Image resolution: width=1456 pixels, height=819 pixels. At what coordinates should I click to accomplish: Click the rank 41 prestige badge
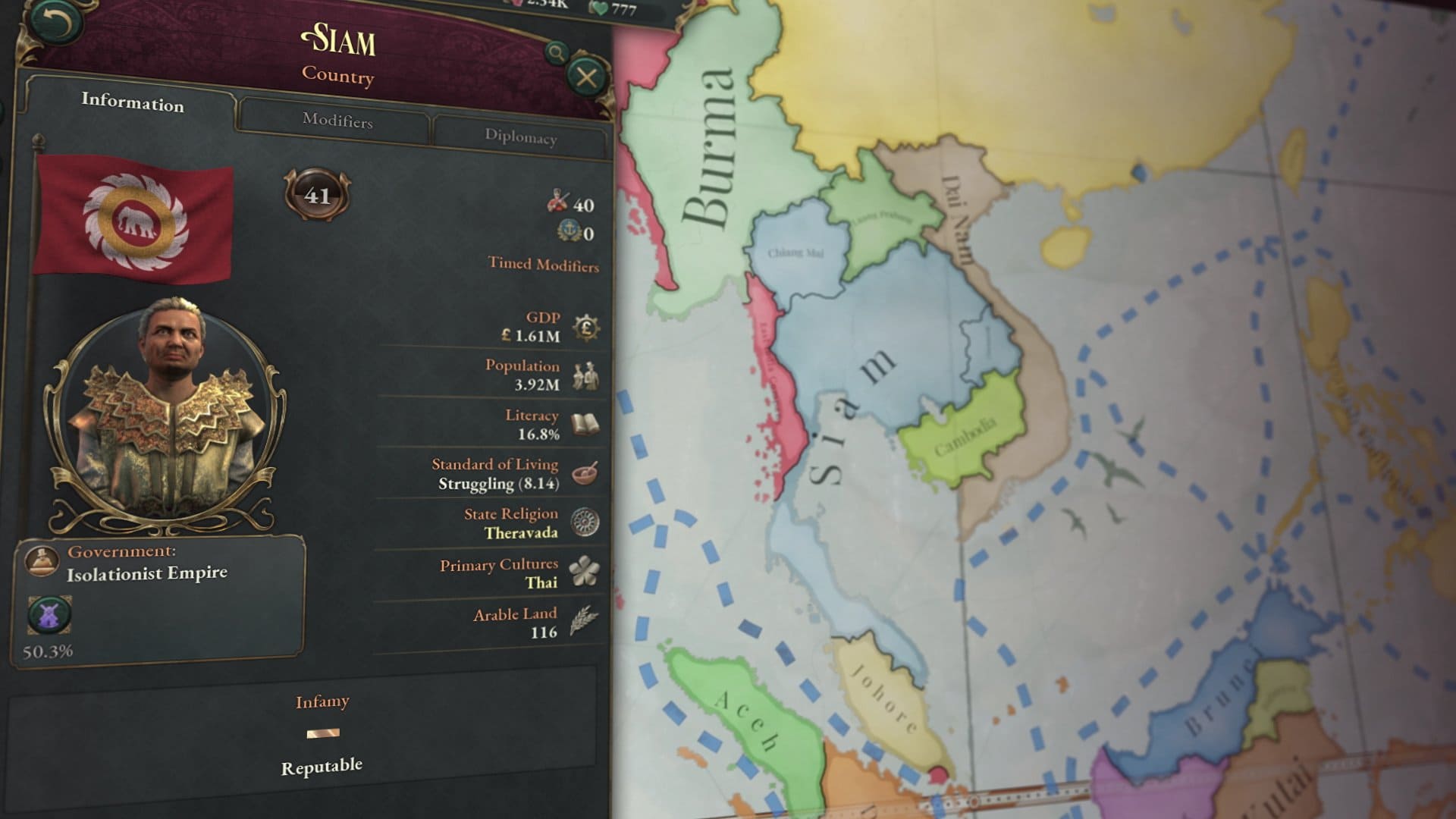pyautogui.click(x=317, y=195)
